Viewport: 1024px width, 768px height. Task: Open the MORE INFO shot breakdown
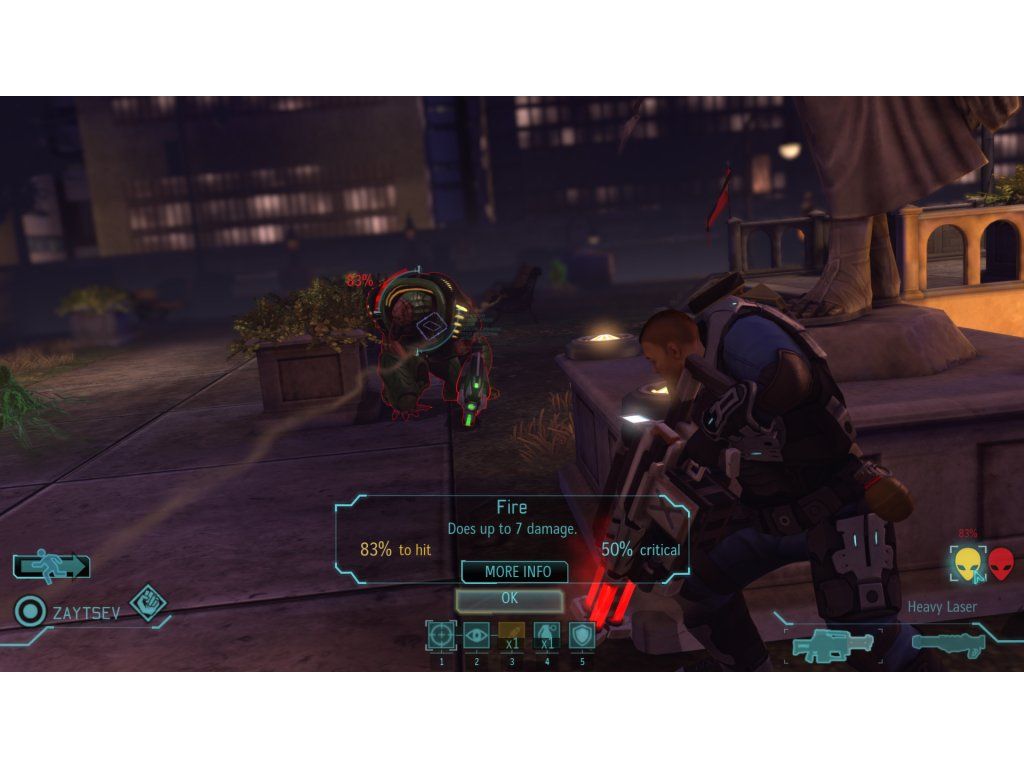tap(514, 572)
